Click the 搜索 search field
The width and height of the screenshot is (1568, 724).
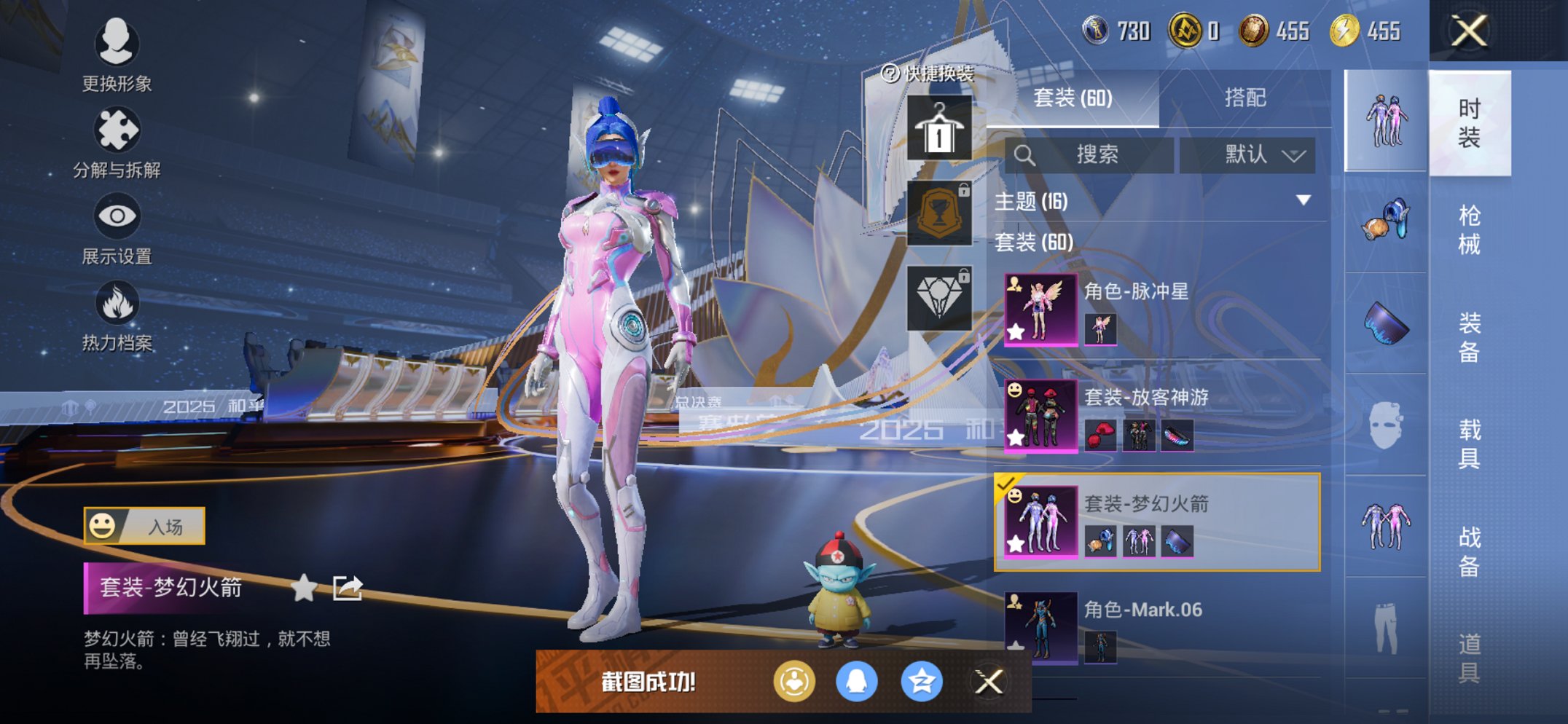pos(1090,154)
